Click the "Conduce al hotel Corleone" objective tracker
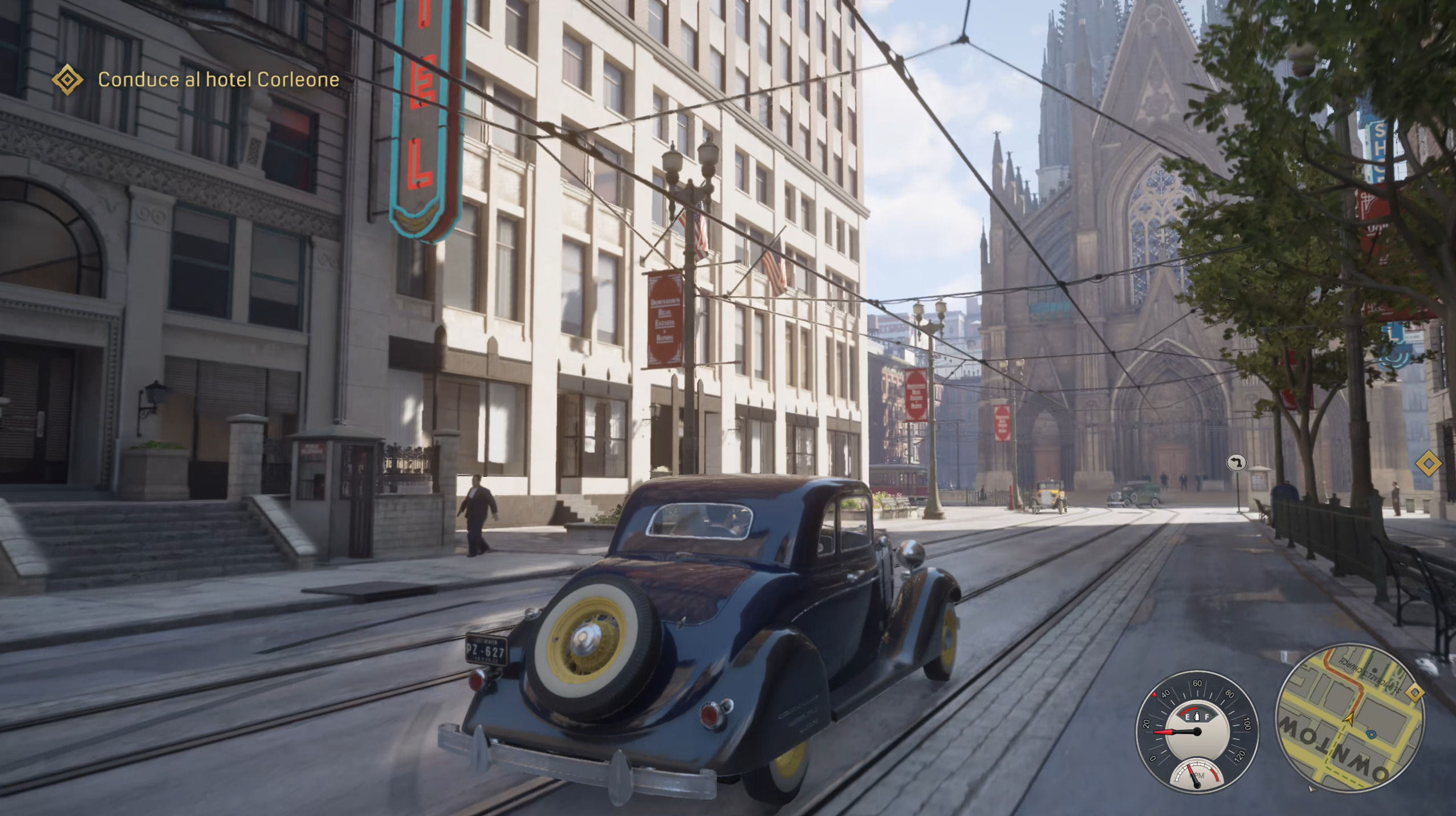This screenshot has width=1456, height=816. [x=218, y=80]
